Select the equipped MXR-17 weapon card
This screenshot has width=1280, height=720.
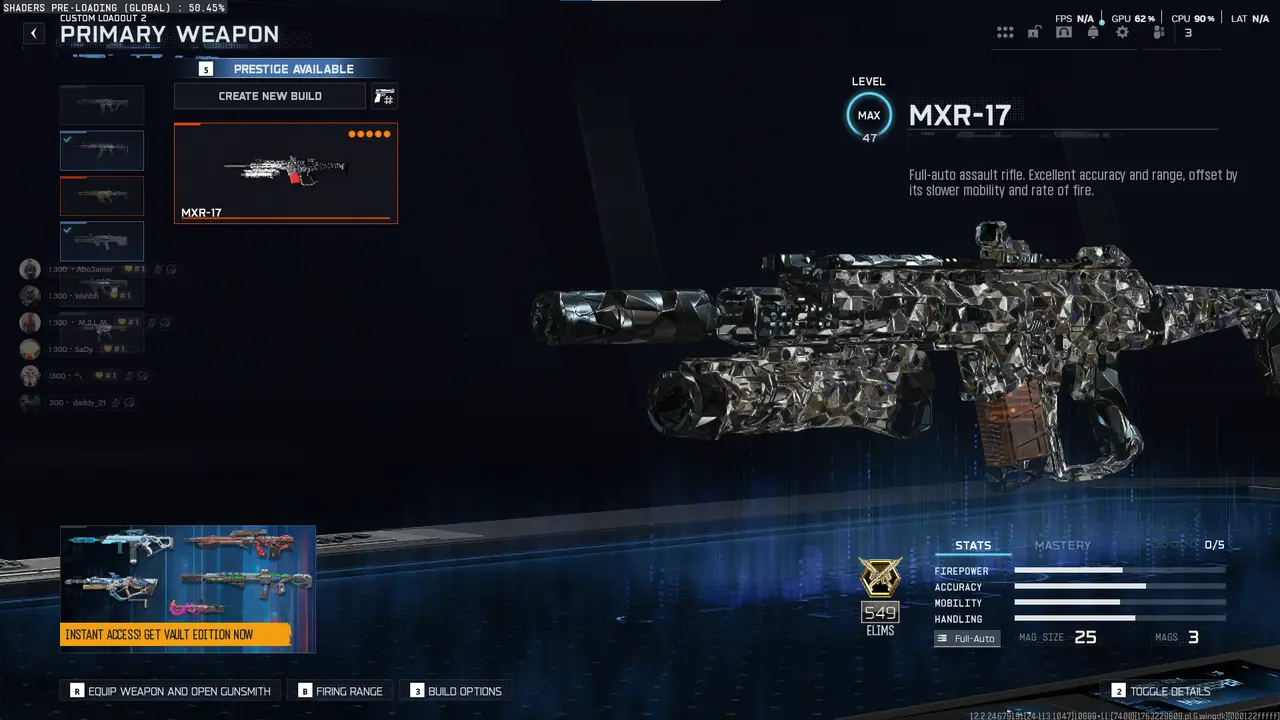285,172
